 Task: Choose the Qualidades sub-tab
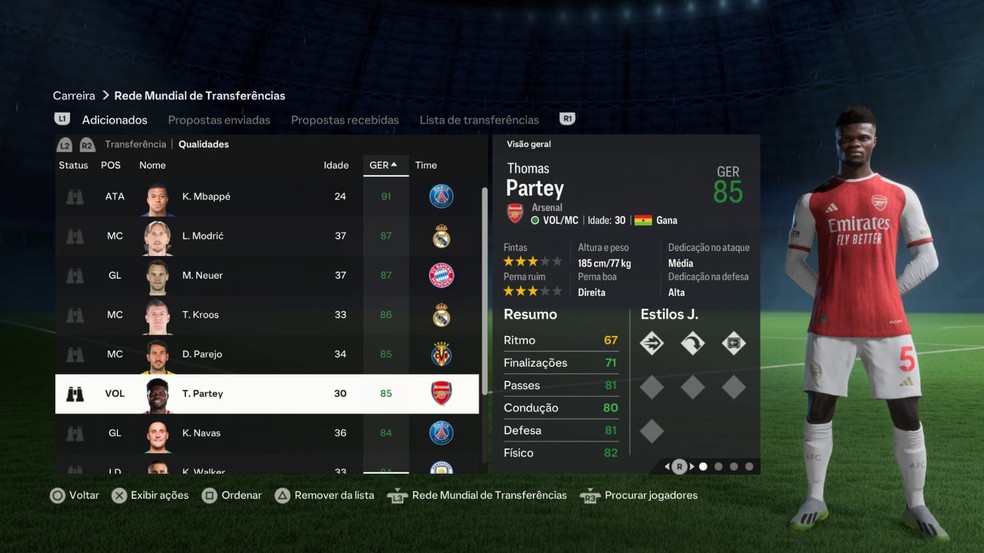pyautogui.click(x=203, y=144)
